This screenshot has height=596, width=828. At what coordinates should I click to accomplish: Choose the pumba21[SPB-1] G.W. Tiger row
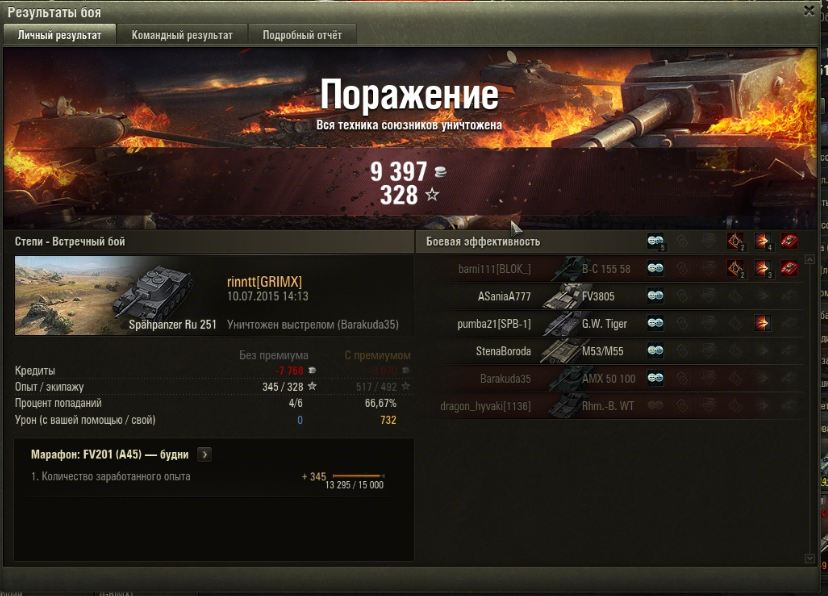point(610,324)
